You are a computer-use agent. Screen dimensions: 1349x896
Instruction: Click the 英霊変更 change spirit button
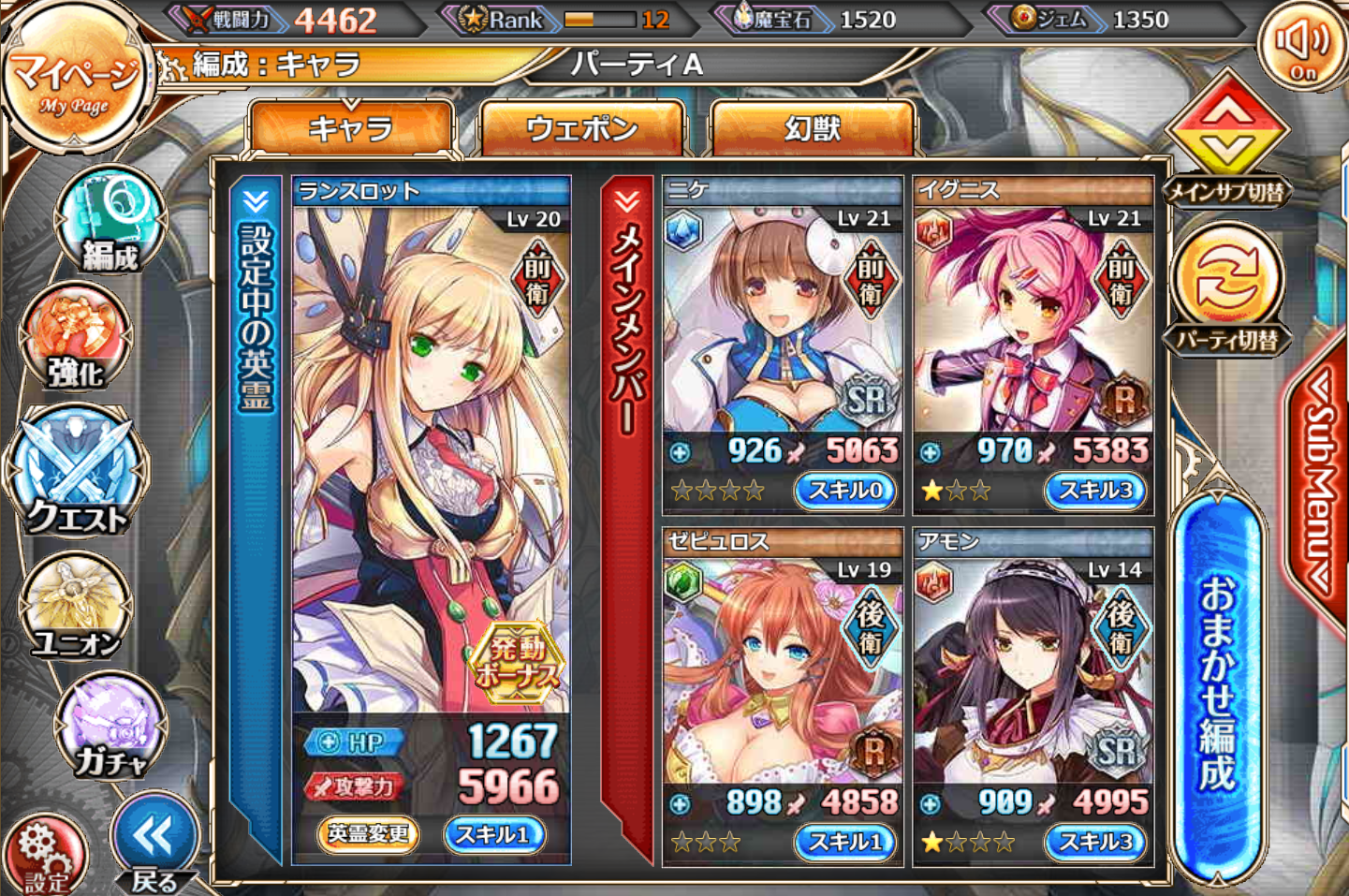pos(367,834)
